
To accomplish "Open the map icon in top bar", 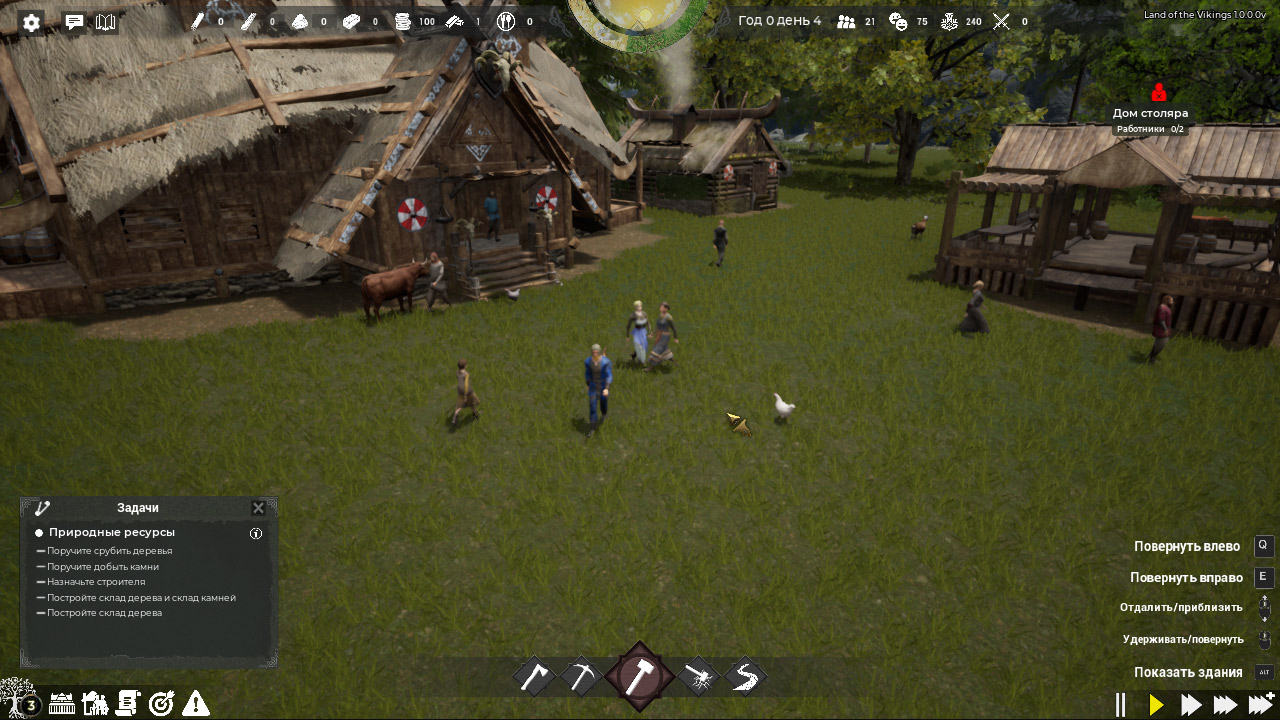I will click(x=105, y=22).
